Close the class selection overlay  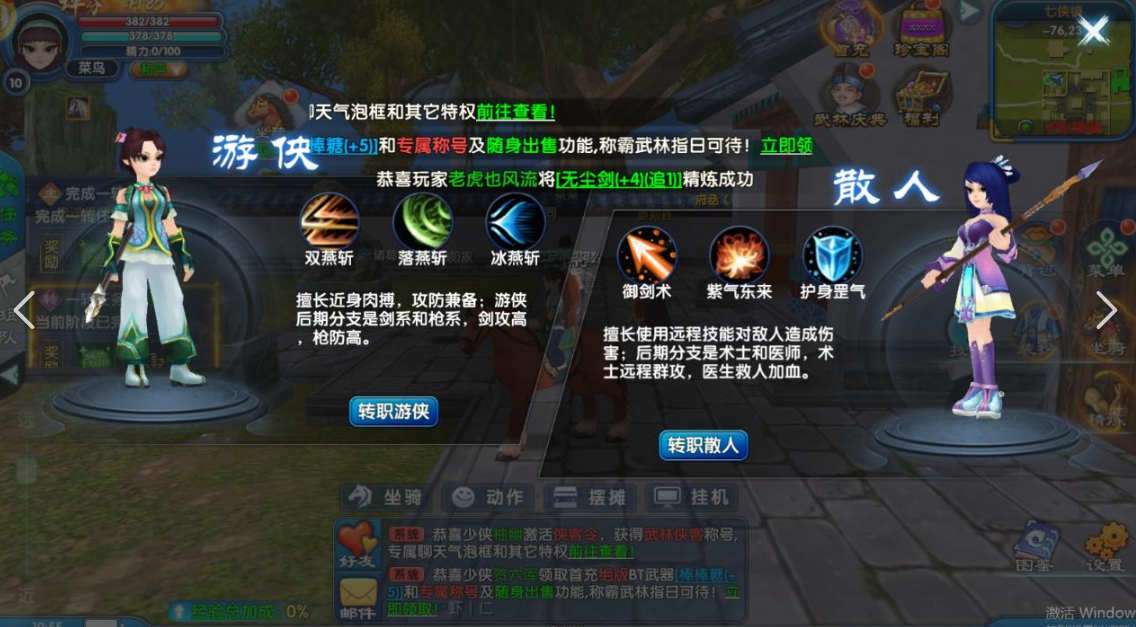tap(1094, 30)
